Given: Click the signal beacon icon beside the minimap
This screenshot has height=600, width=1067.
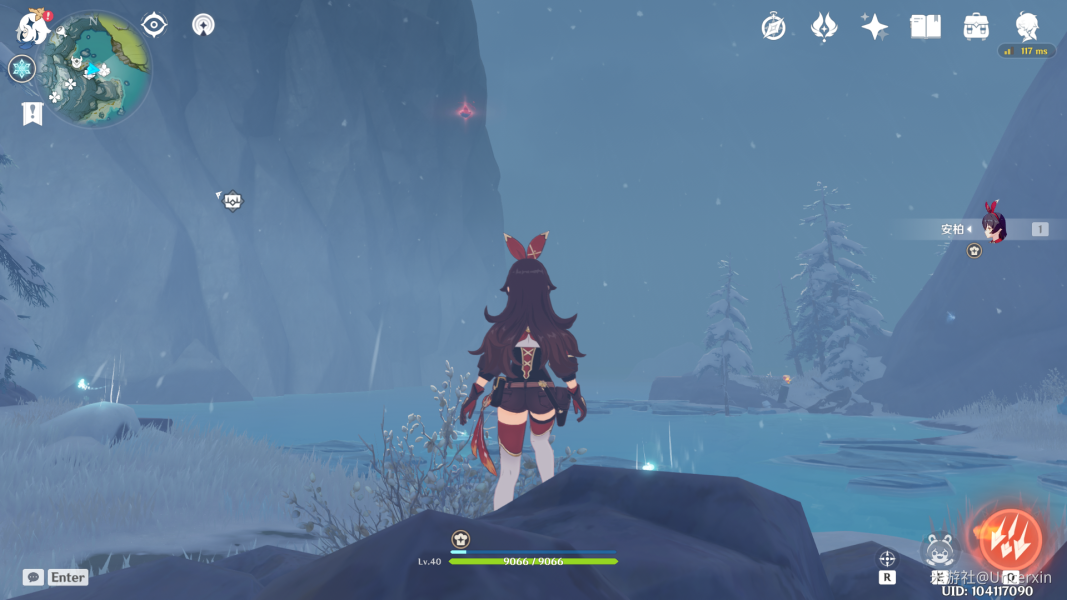Looking at the screenshot, I should (x=203, y=25).
